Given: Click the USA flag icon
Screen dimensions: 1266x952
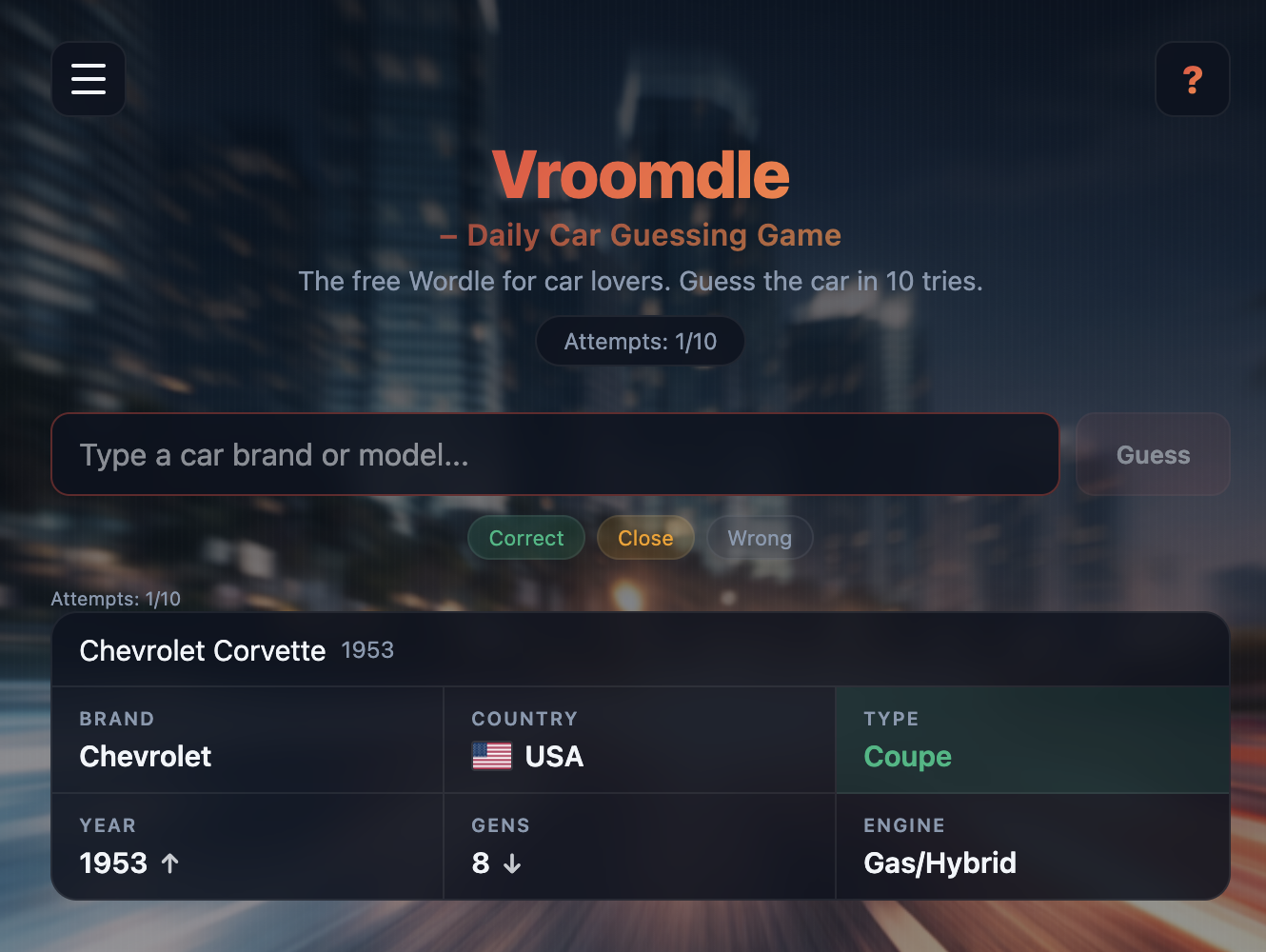Looking at the screenshot, I should (x=491, y=757).
